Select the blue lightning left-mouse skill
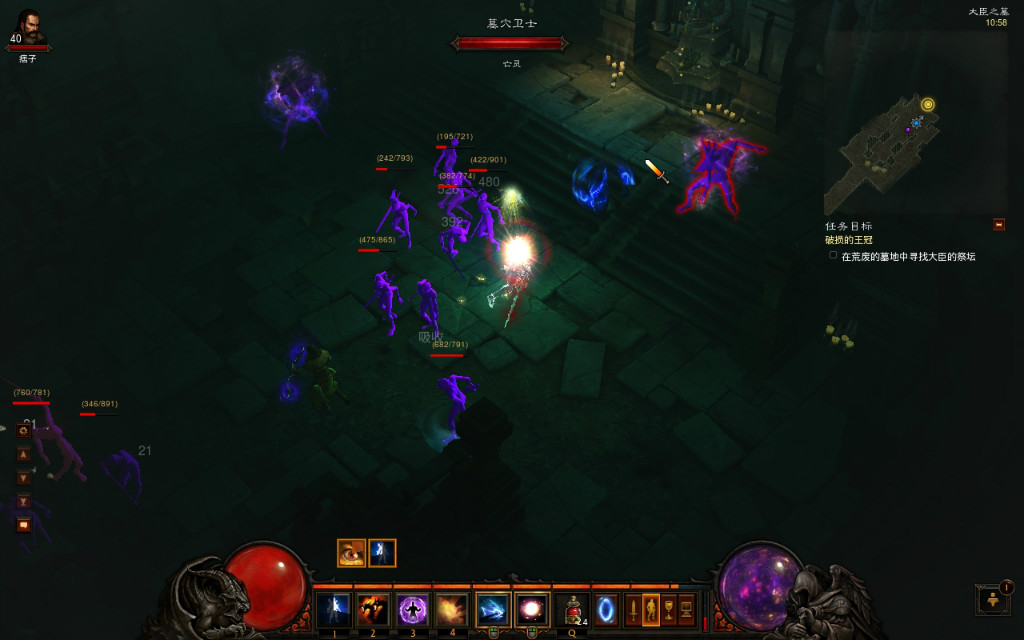 pos(493,608)
